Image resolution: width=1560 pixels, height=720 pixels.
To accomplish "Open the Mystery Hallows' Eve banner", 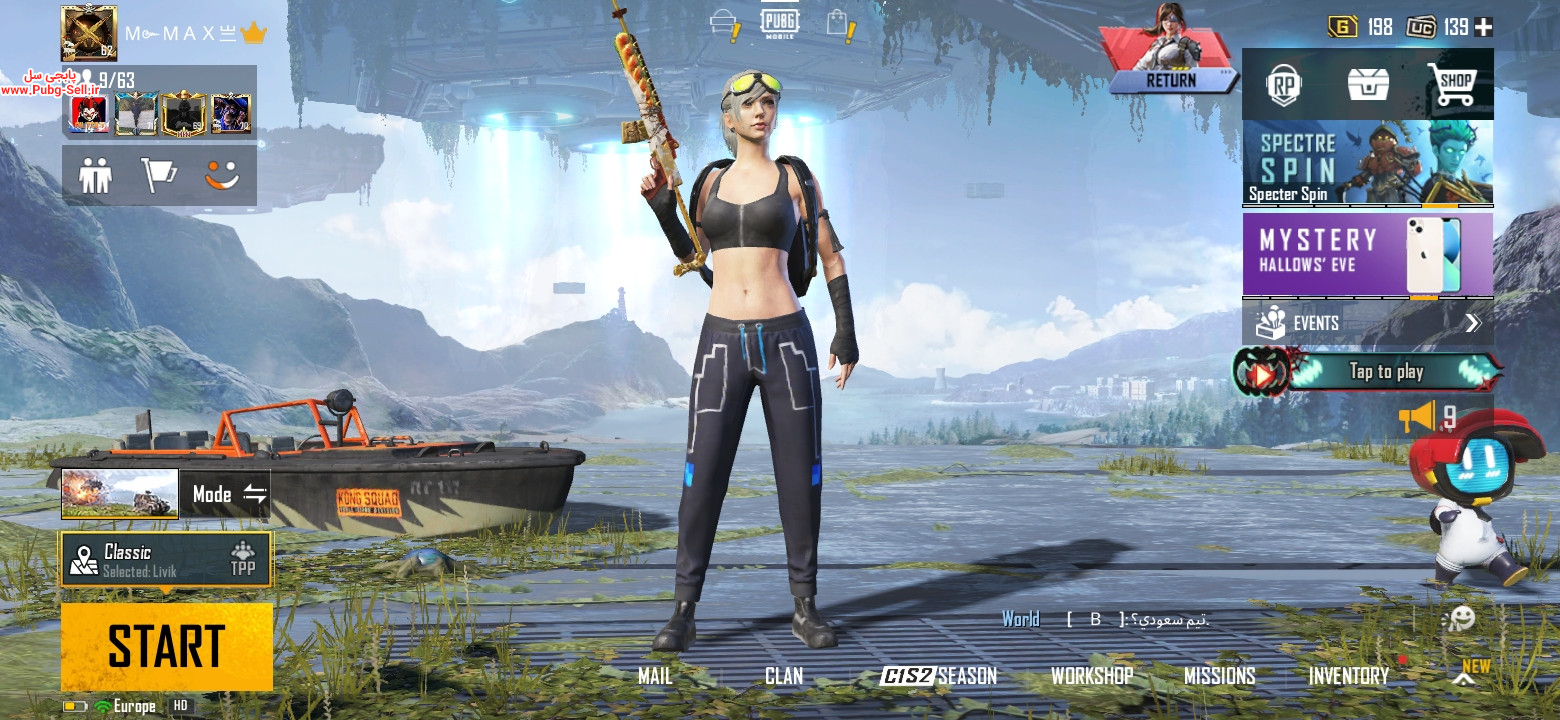I will (x=1367, y=254).
